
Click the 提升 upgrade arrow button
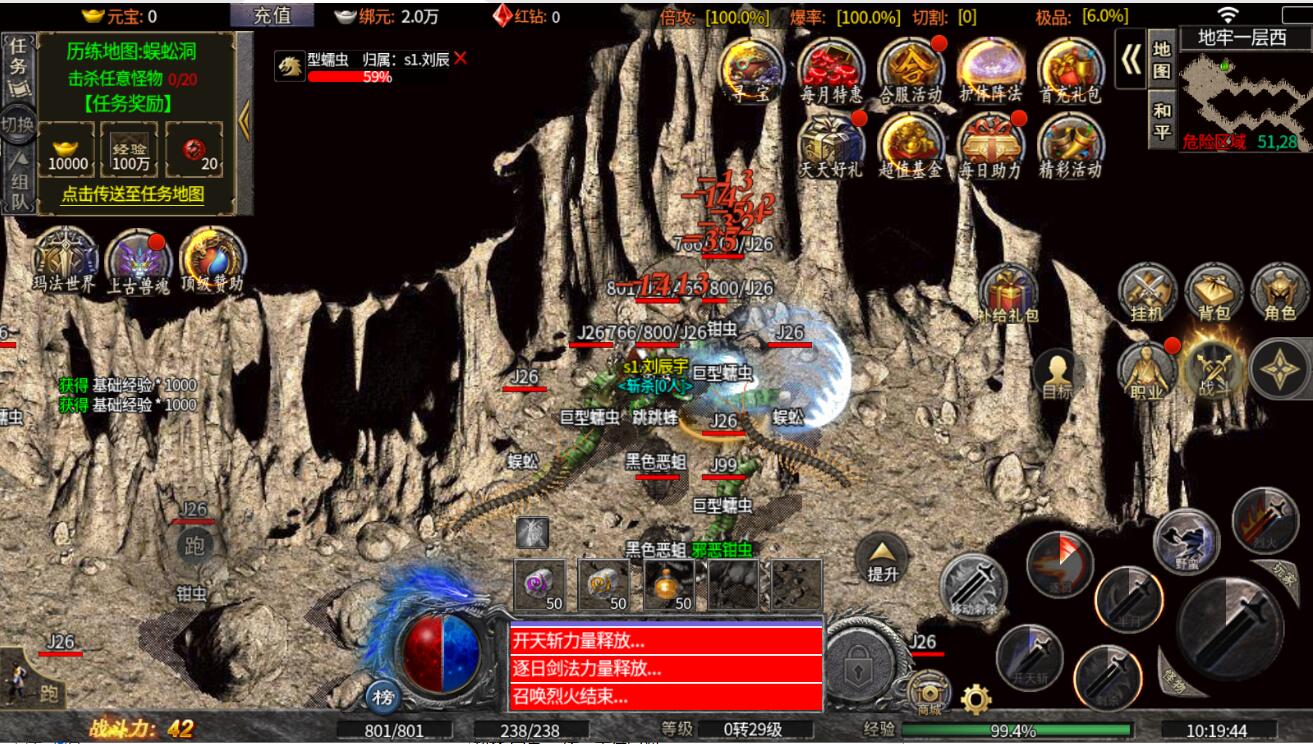tap(883, 557)
